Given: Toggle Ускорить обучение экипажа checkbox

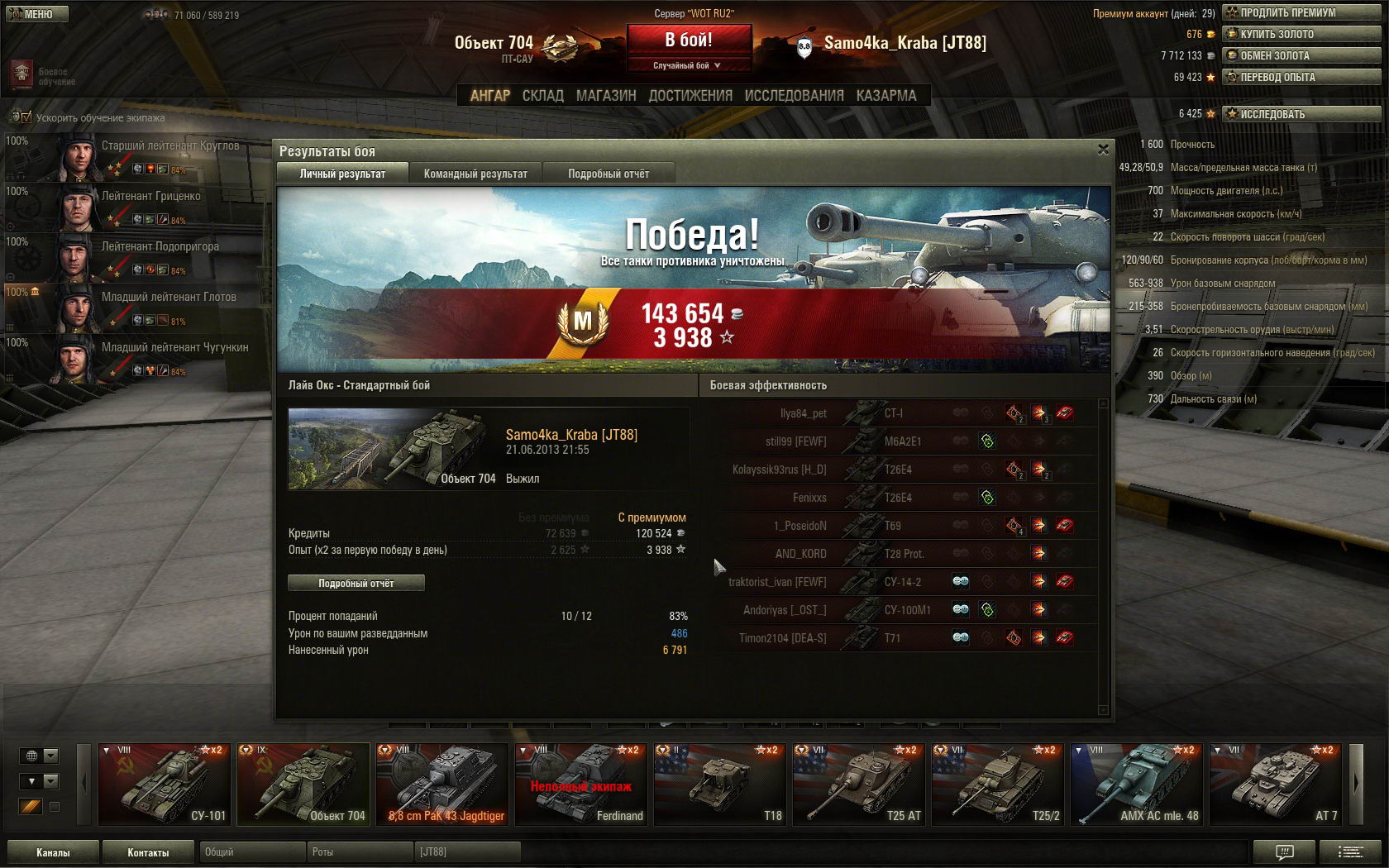Looking at the screenshot, I should point(26,117).
